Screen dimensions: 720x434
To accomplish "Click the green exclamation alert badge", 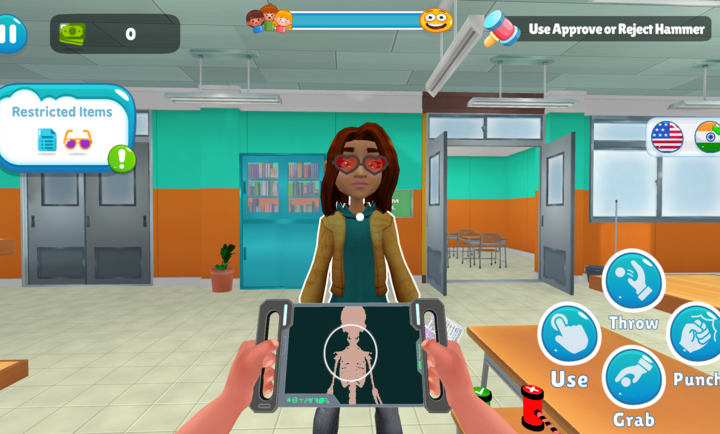I will 122,158.
